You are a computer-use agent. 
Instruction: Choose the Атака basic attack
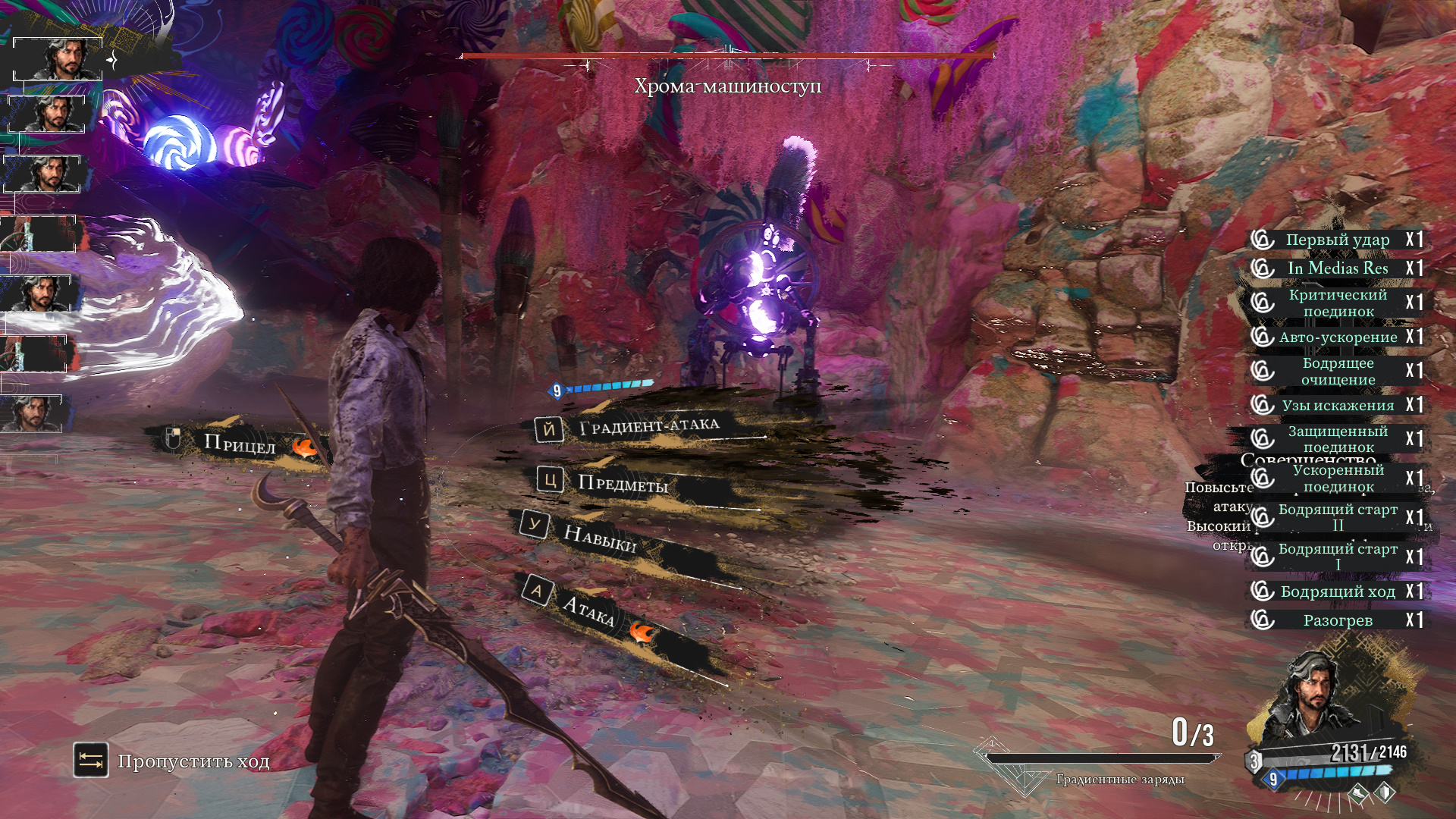(x=588, y=609)
